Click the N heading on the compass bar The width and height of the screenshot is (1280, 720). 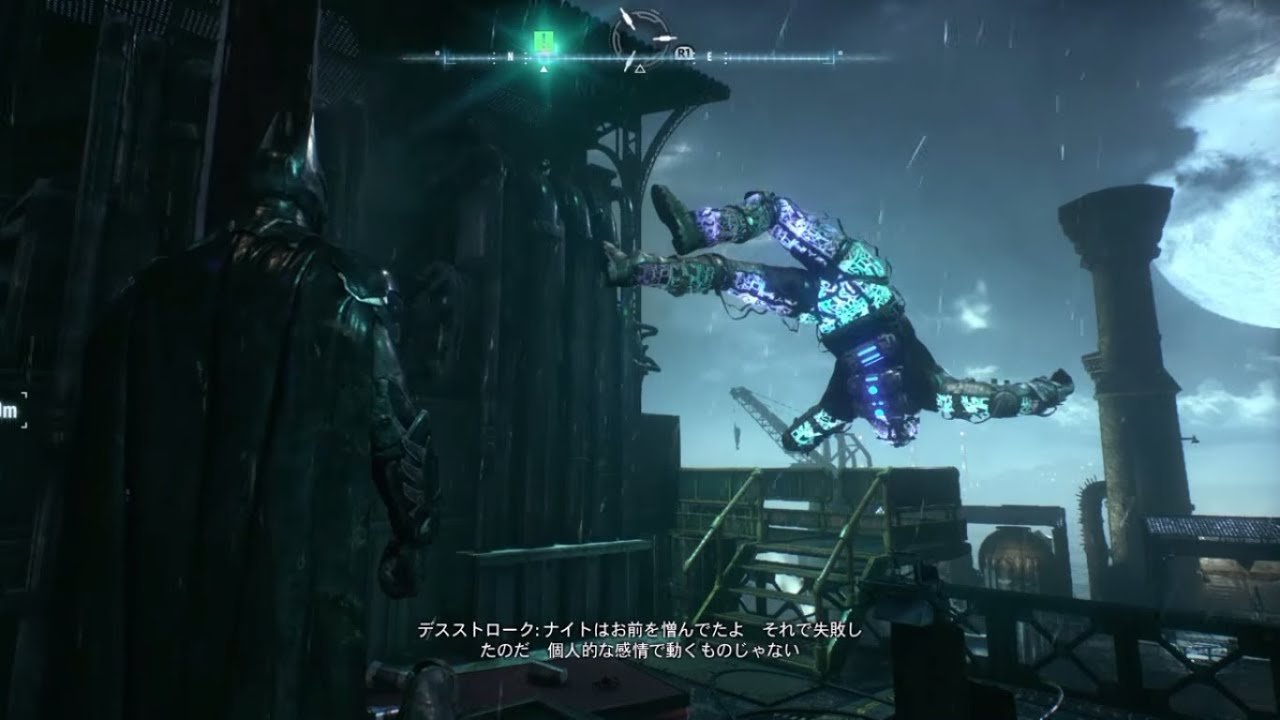point(510,57)
